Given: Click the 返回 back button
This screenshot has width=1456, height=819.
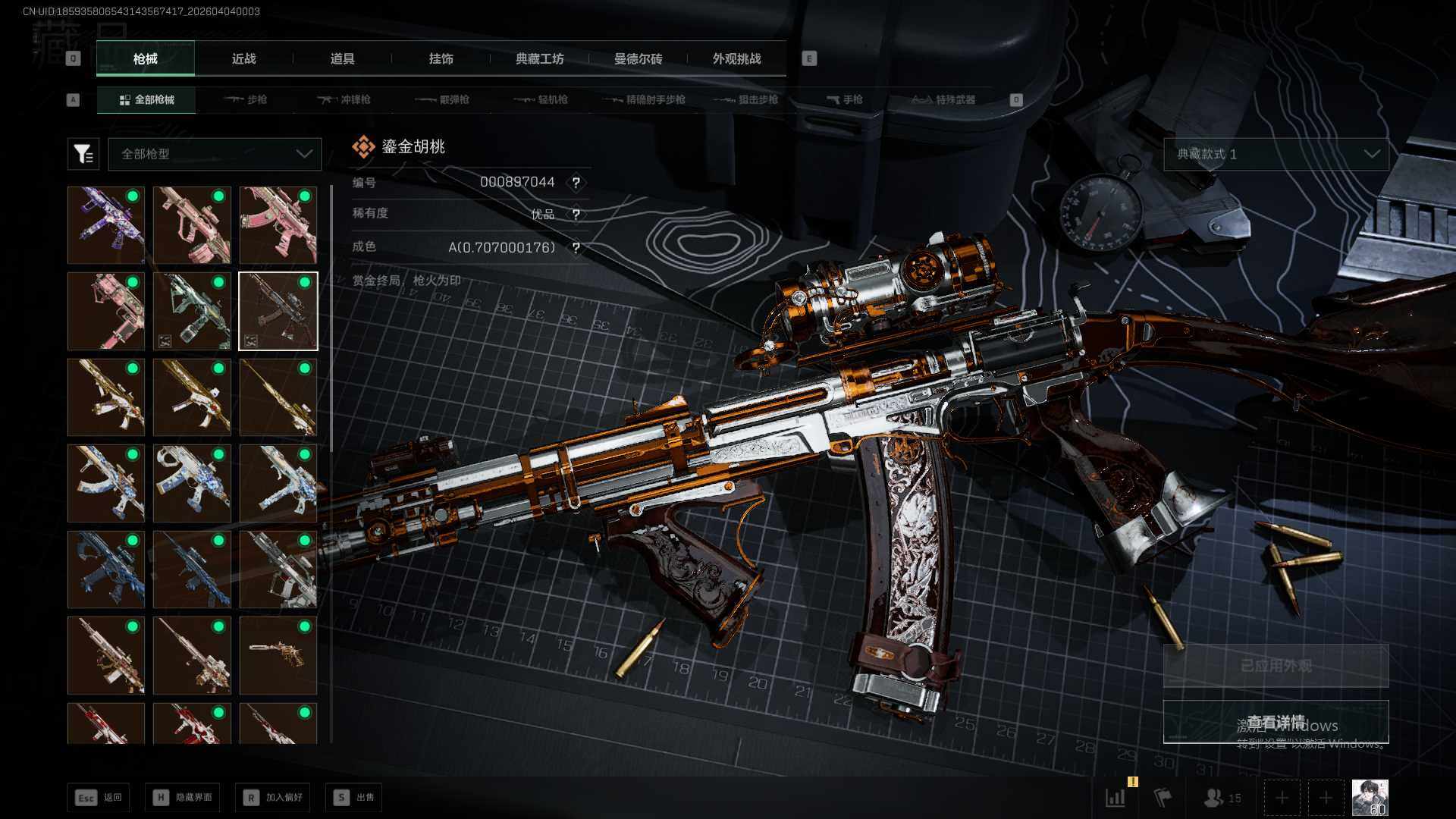Looking at the screenshot, I should tap(99, 797).
